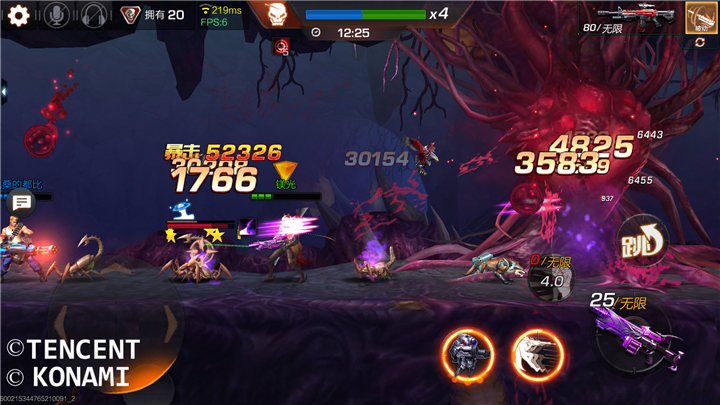720x405 pixels.
Task: Toggle the headphone speaker audio
Action: pyautogui.click(x=94, y=15)
